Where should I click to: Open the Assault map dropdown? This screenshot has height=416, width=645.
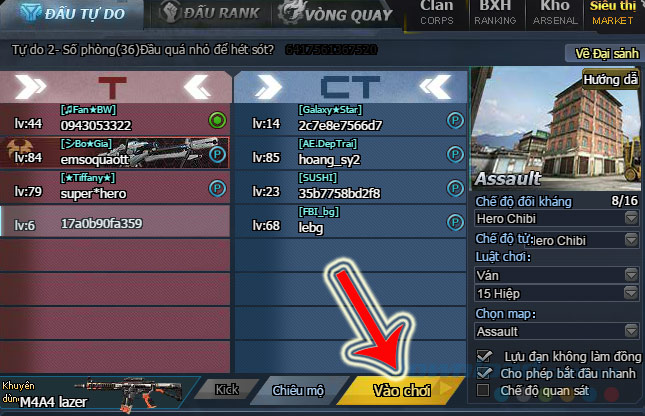click(556, 331)
